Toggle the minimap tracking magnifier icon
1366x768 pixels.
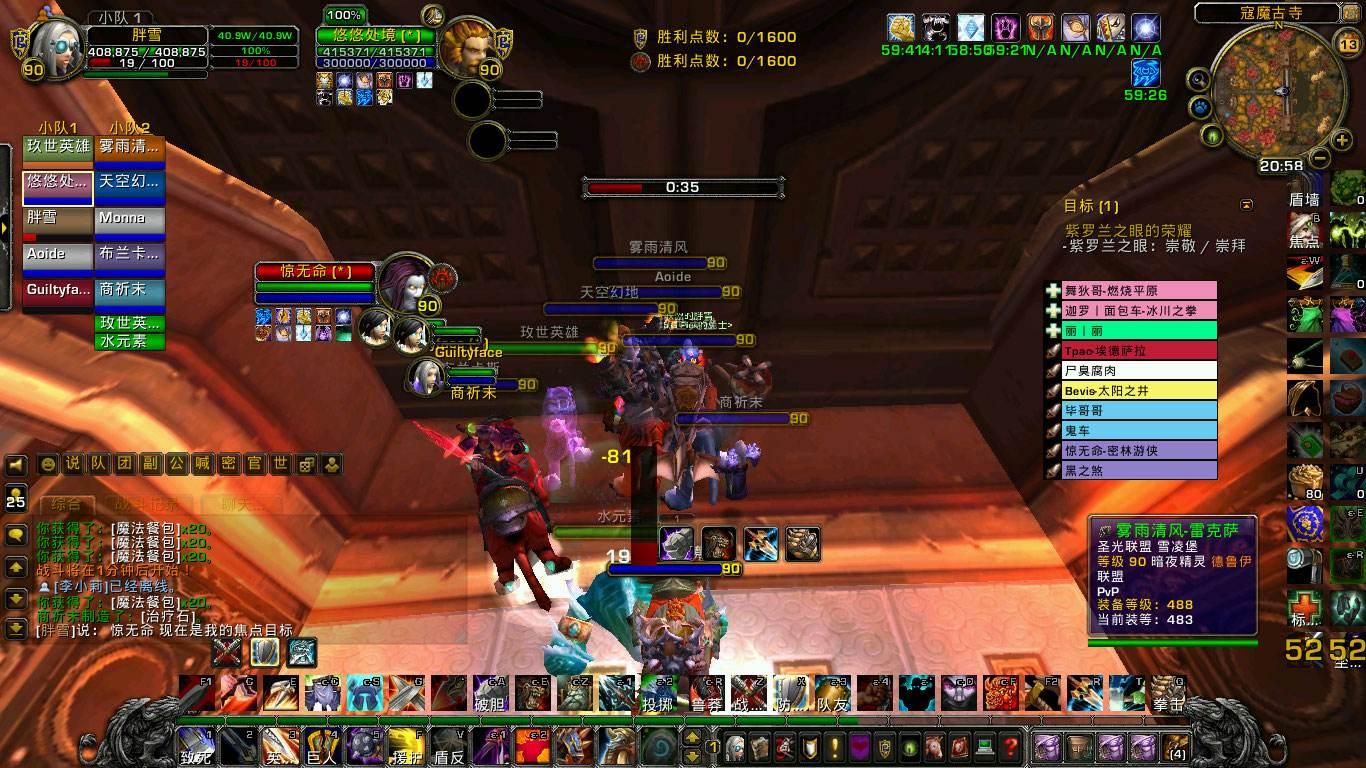pos(1197,78)
